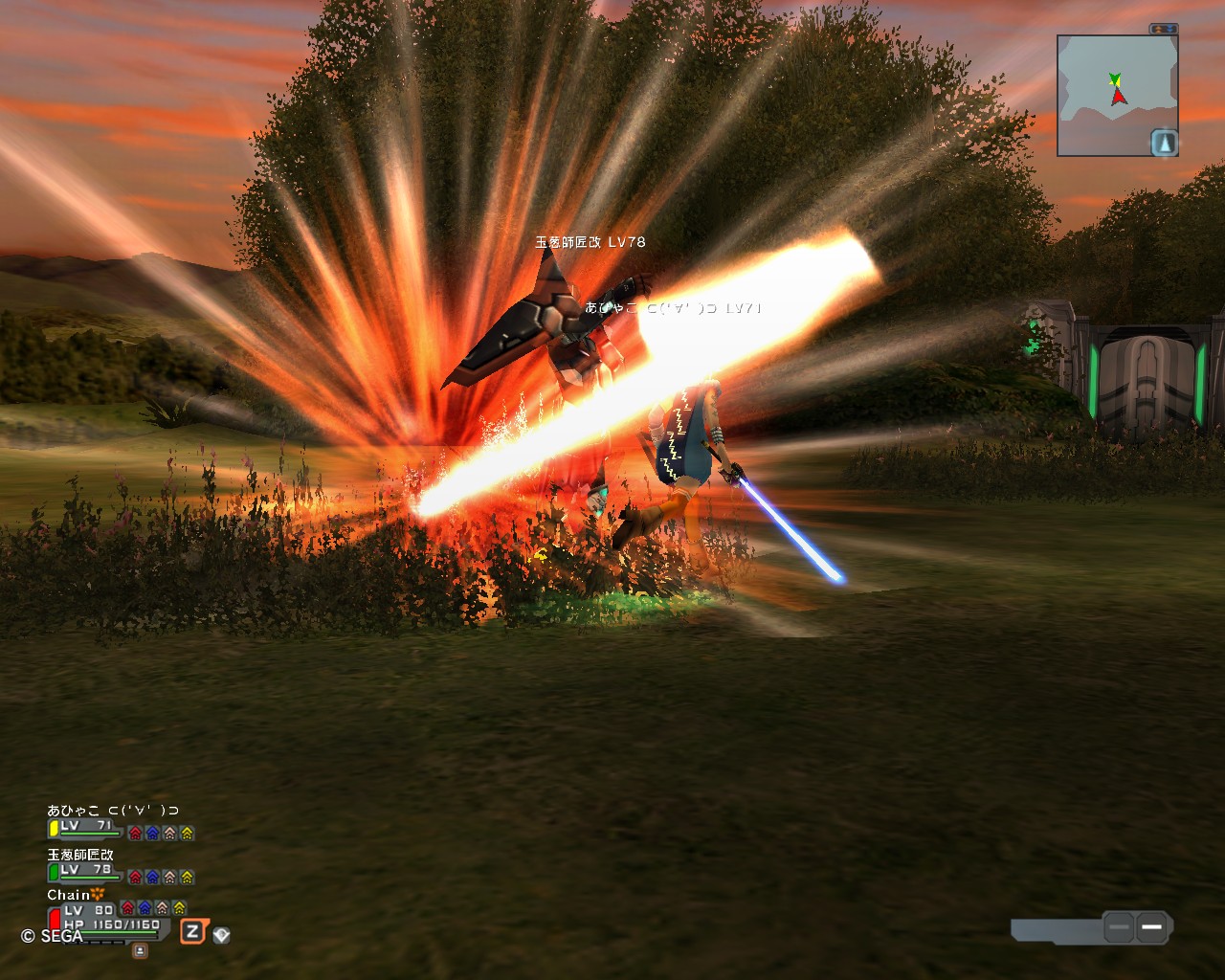Click the small brown icon below HP bar
This screenshot has height=980, width=1225.
pos(140,949)
